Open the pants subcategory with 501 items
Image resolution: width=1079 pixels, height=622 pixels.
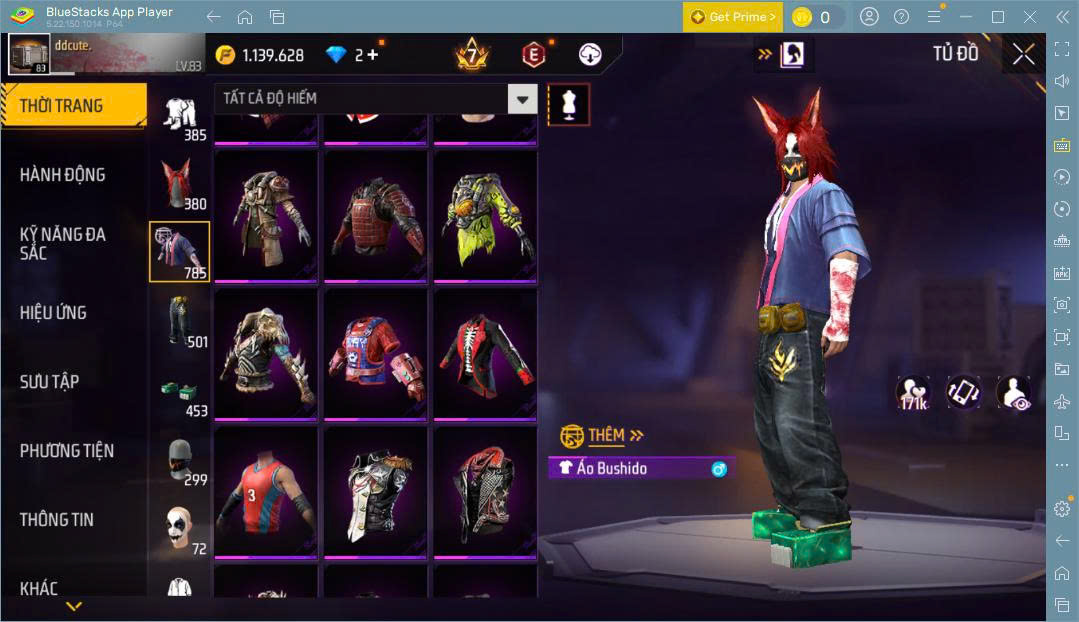point(179,322)
